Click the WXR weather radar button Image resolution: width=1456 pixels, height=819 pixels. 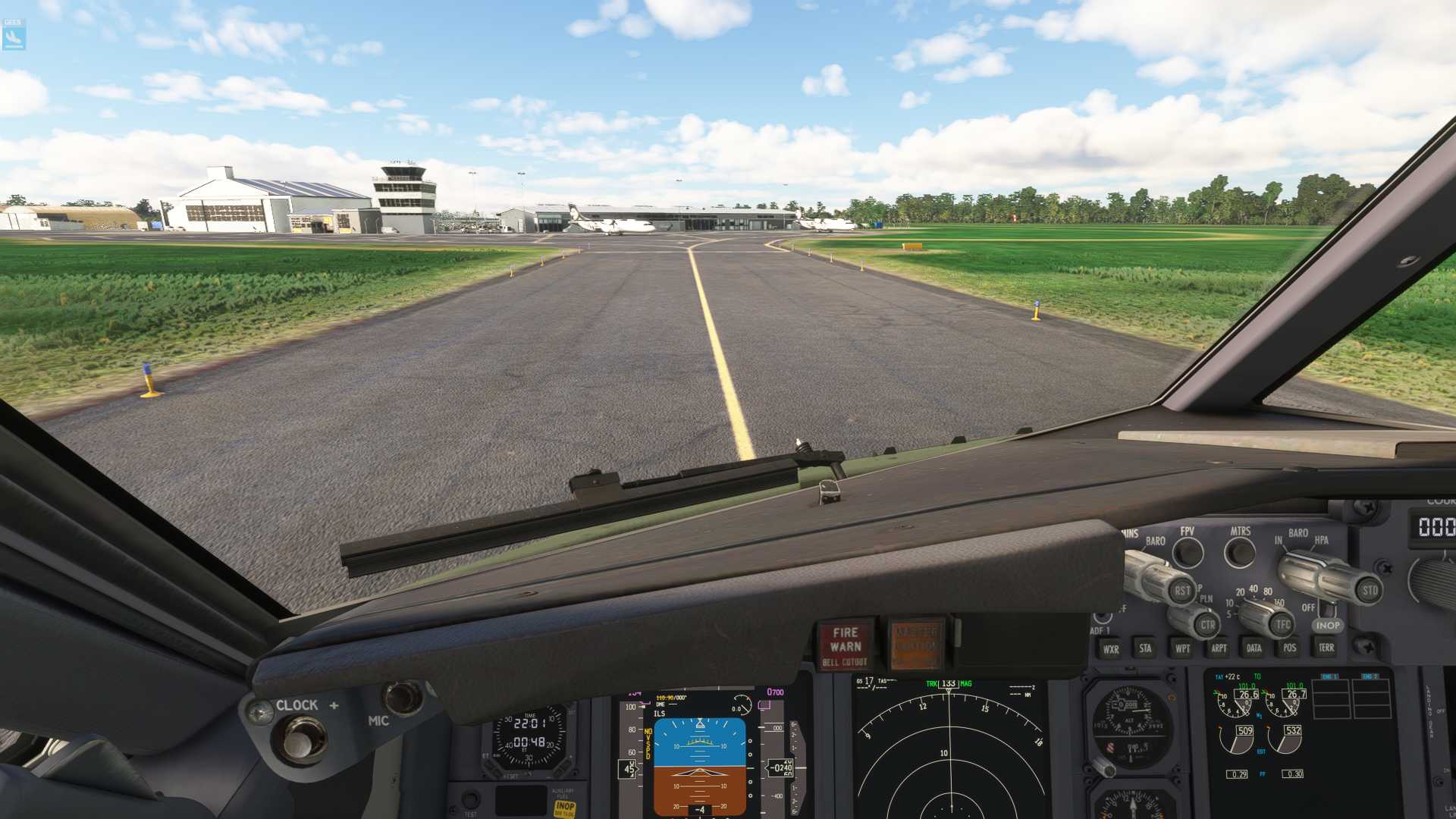click(x=1111, y=649)
